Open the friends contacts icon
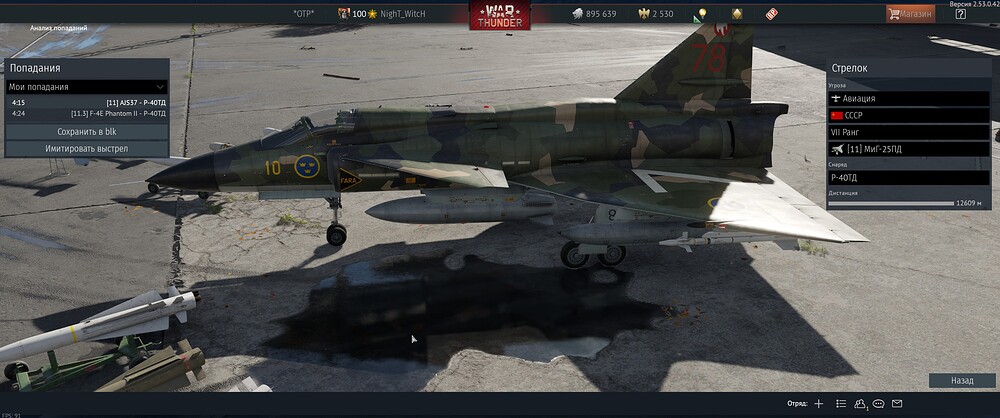This screenshot has height=418, width=1000. (860, 404)
